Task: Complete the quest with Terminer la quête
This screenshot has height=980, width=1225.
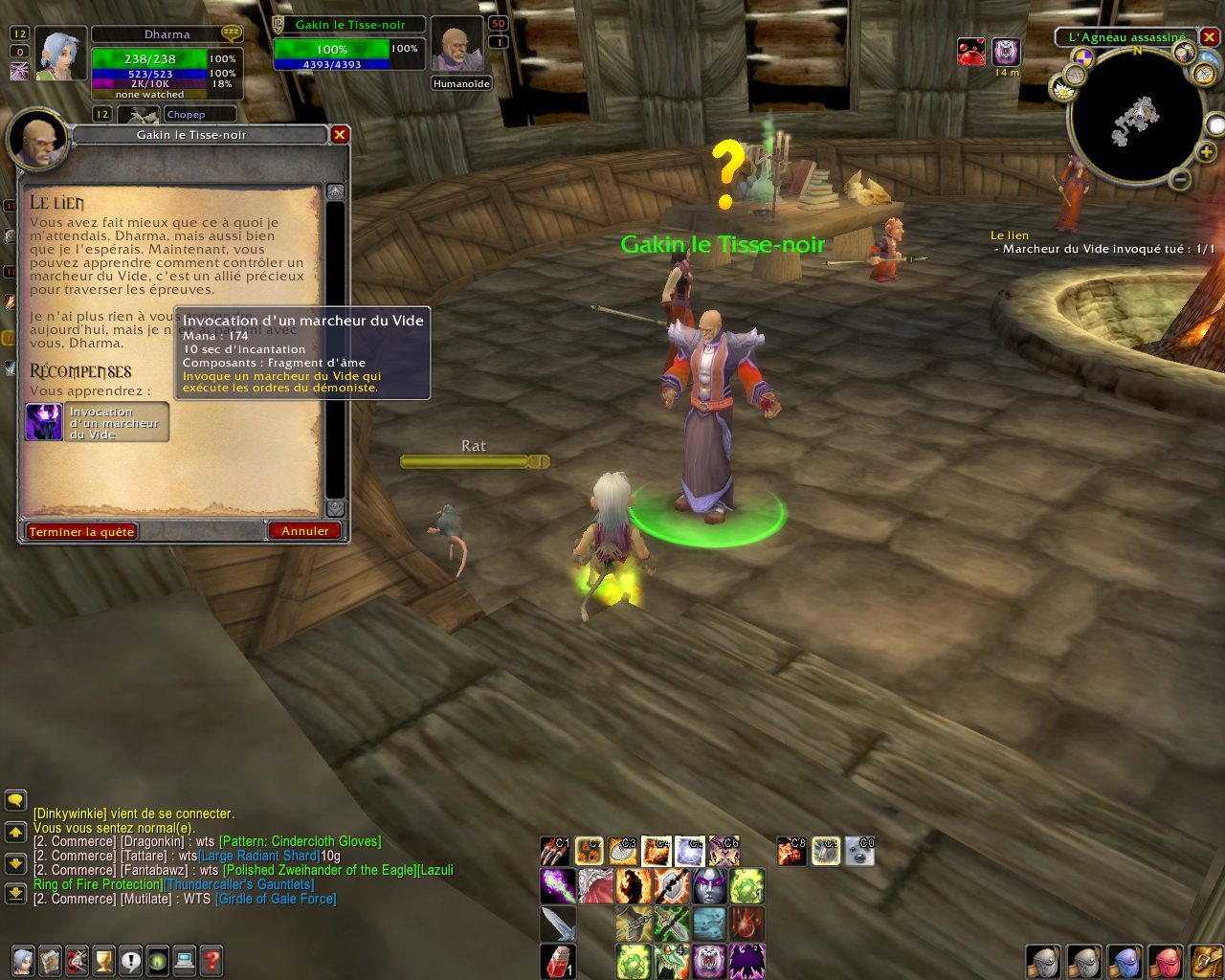Action: (x=81, y=531)
